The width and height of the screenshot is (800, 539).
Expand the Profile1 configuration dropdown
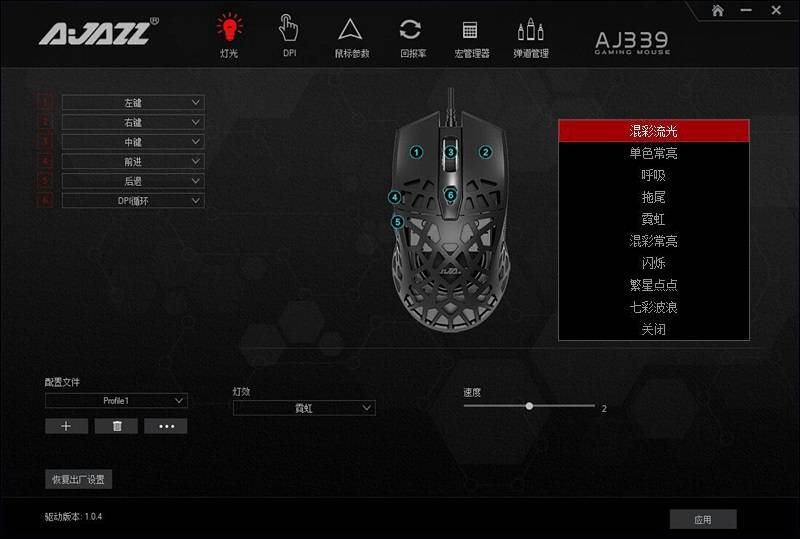tap(116, 400)
